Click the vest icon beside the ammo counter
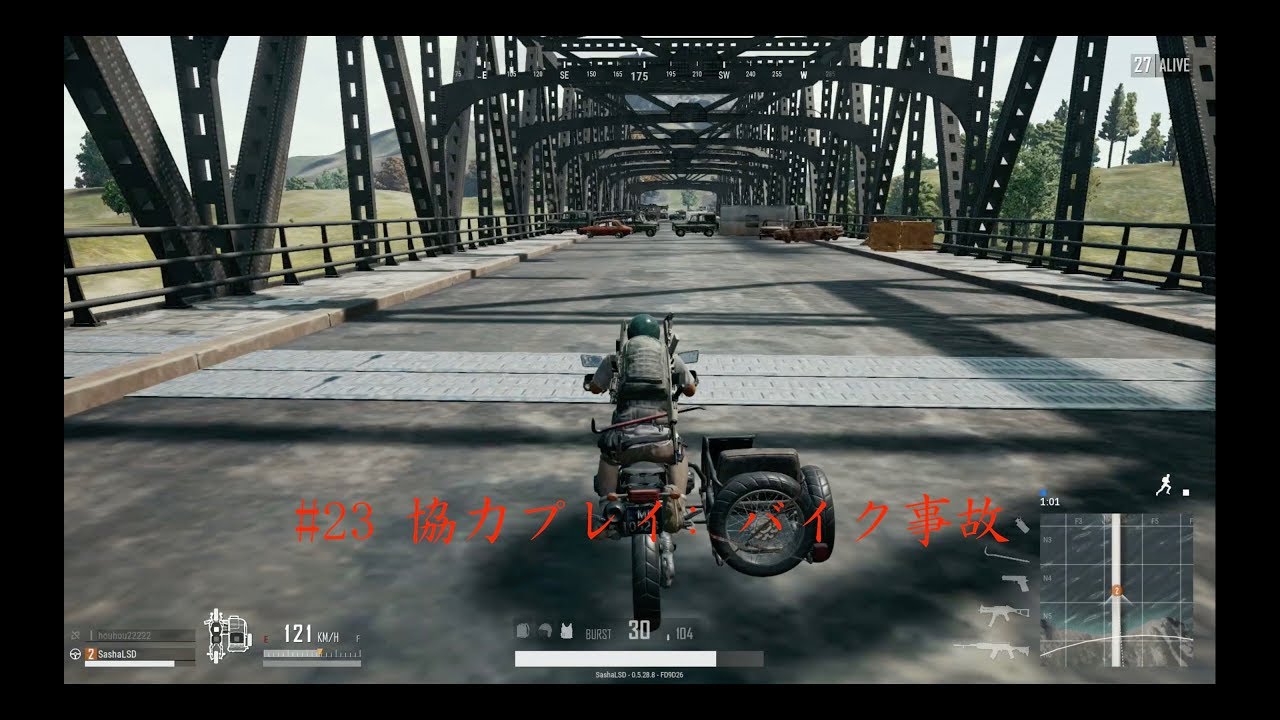The width and height of the screenshot is (1280, 720). pyautogui.click(x=566, y=633)
